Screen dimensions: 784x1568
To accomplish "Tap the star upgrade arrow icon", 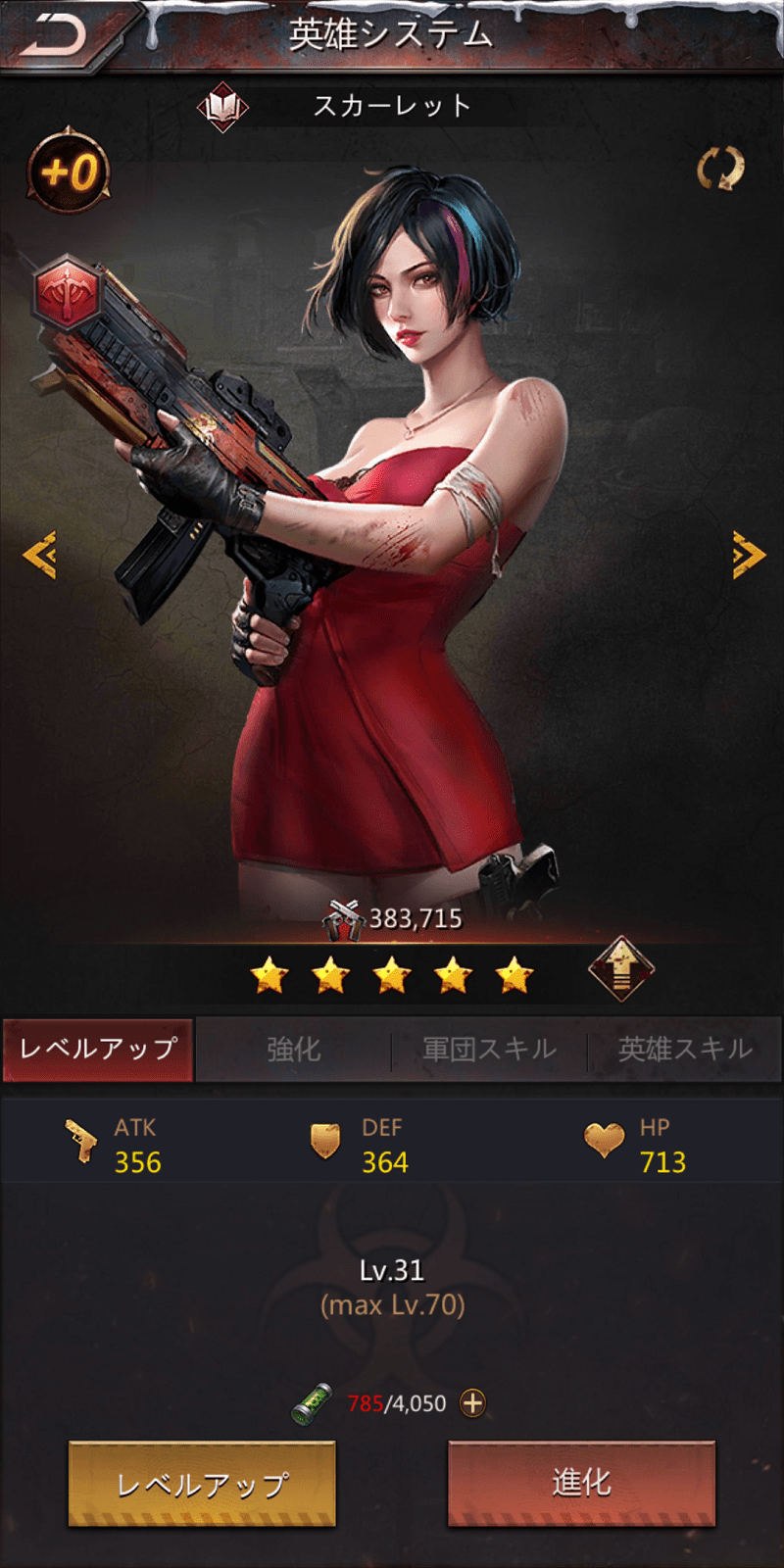I will coord(621,969).
